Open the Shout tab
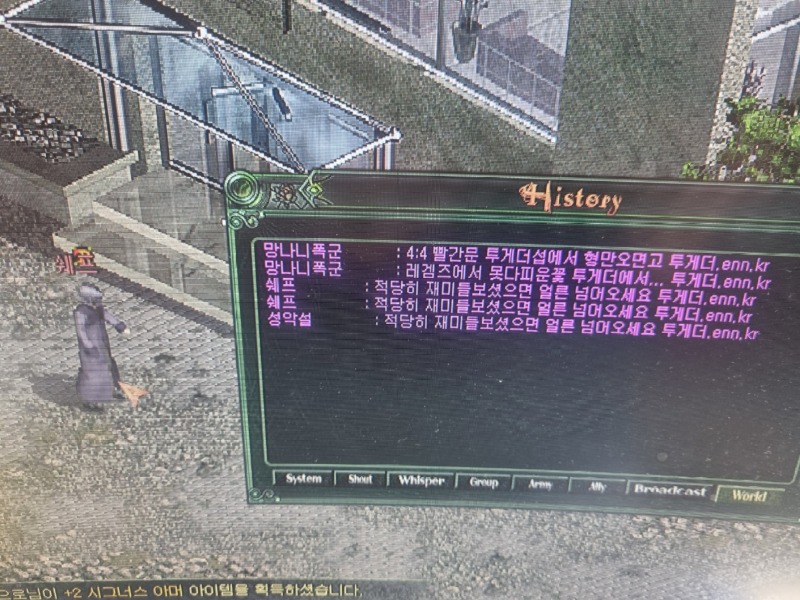 coord(360,480)
